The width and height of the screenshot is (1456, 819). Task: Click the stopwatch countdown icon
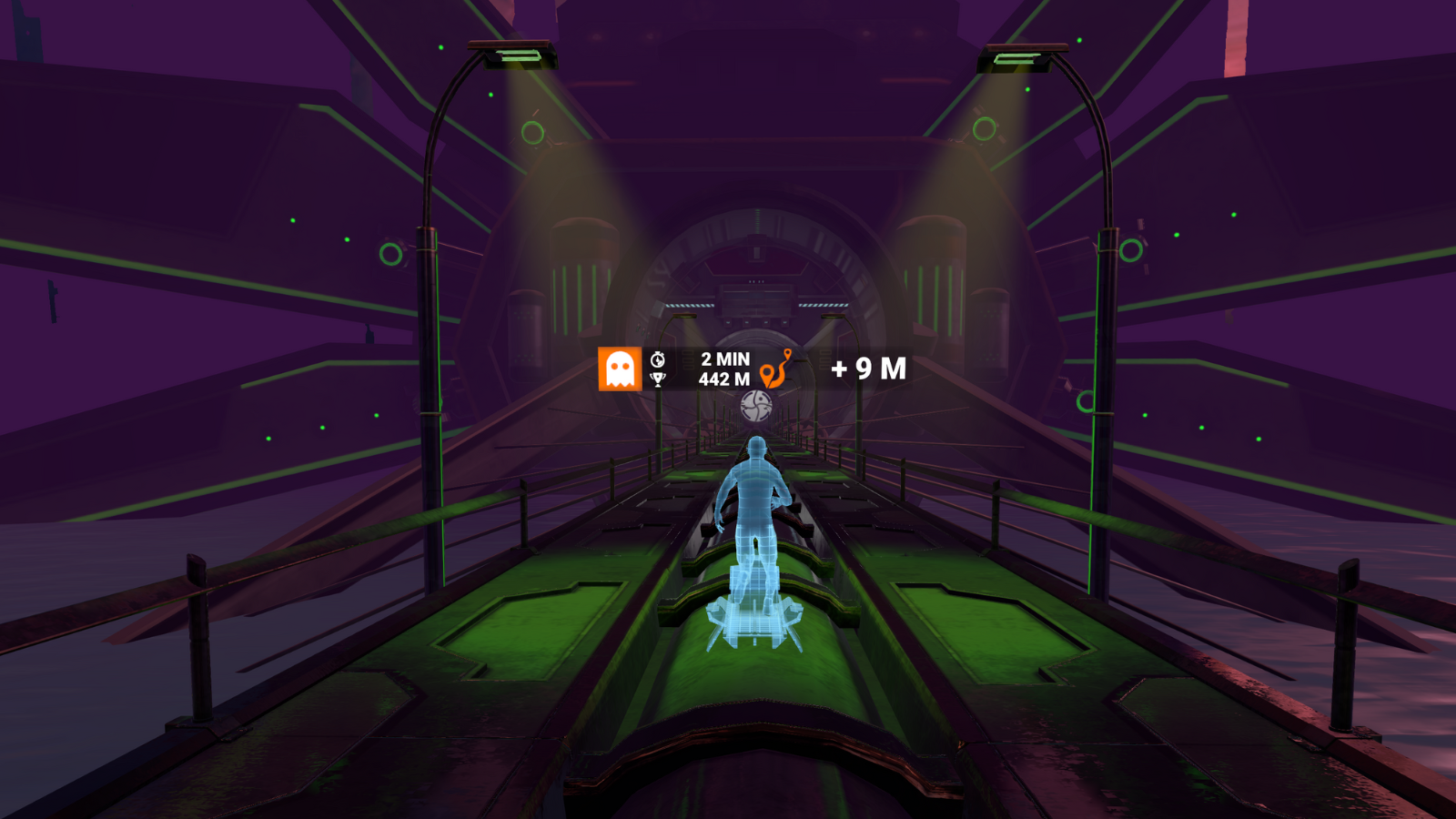[x=658, y=357]
